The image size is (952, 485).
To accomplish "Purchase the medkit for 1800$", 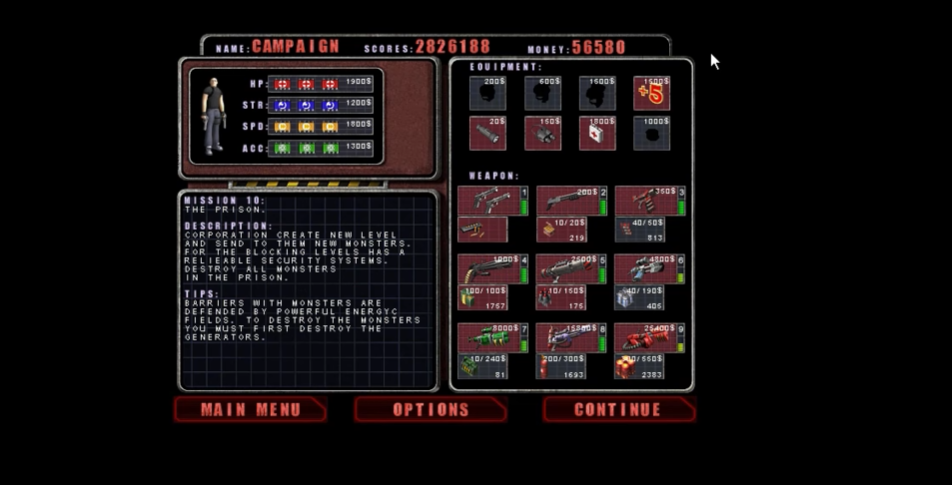I will click(x=597, y=133).
